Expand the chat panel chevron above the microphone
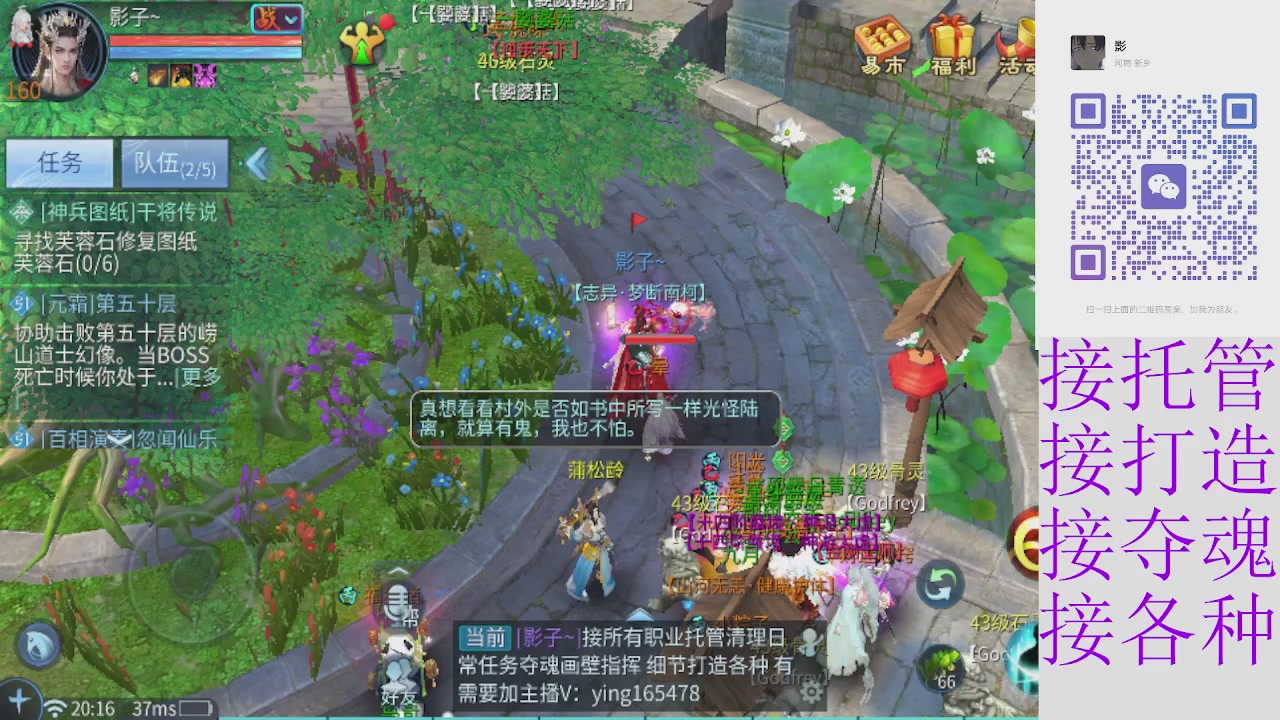Viewport: 1280px width, 720px height. tap(398, 572)
